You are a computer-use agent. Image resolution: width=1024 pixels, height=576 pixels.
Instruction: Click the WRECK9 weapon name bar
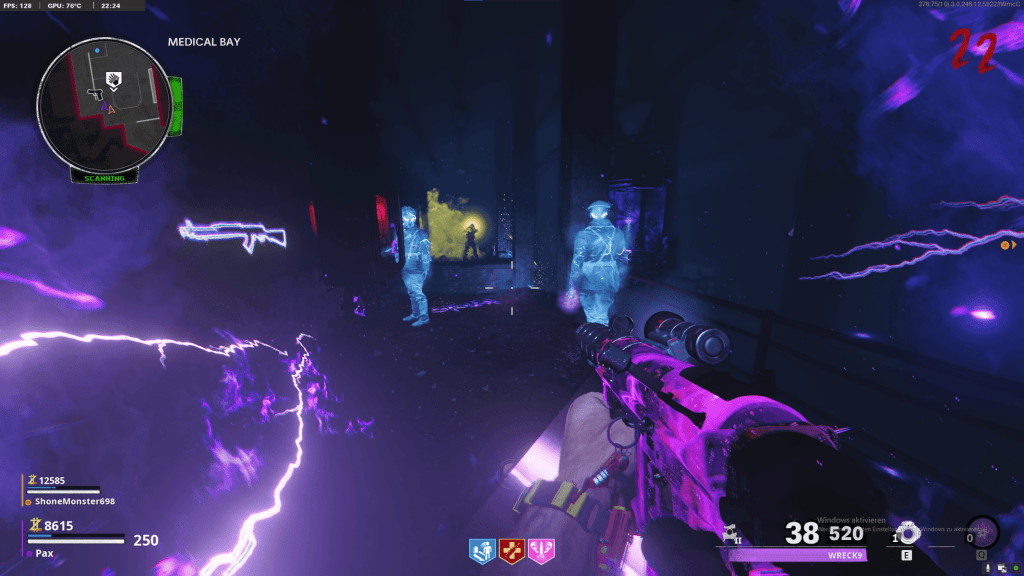(798, 555)
